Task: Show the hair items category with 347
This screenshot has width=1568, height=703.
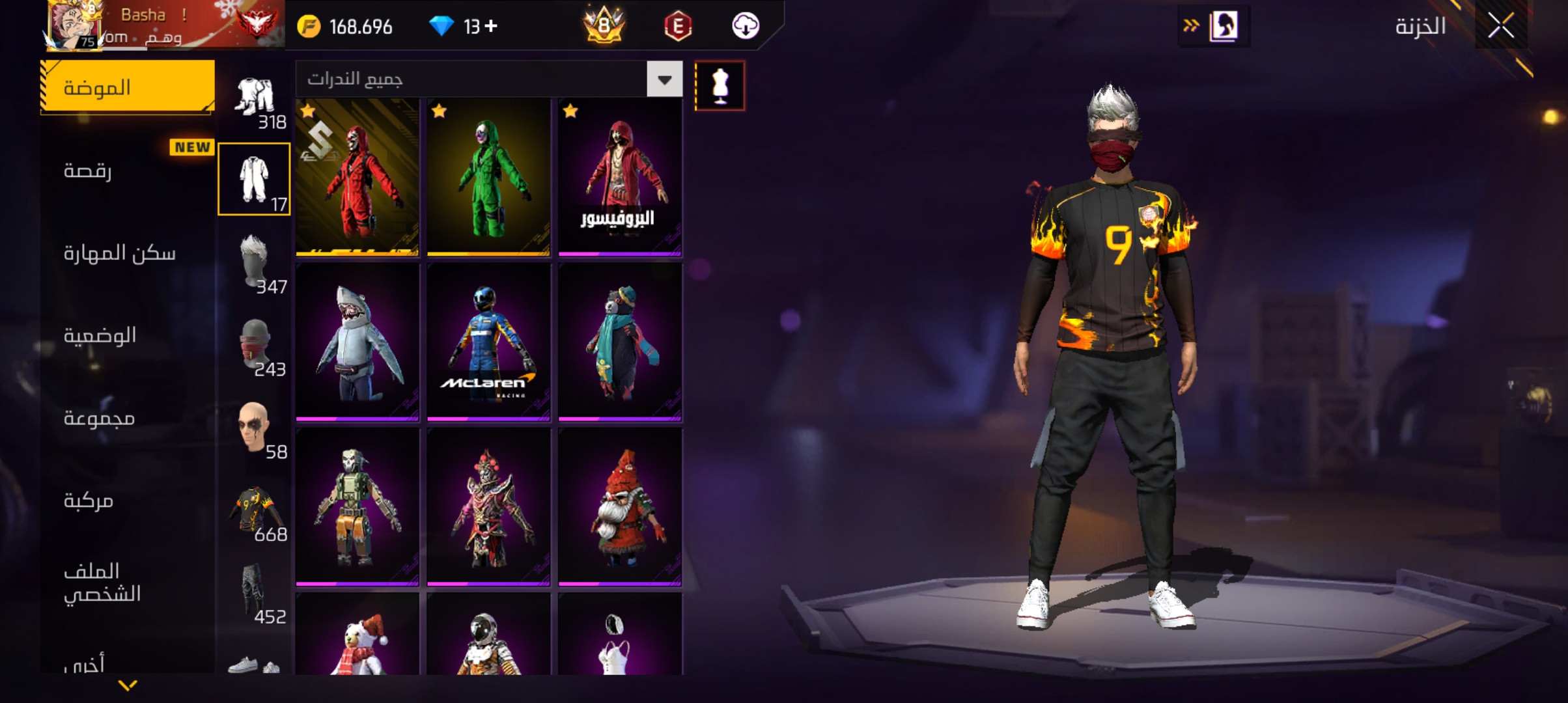Action: (x=255, y=262)
